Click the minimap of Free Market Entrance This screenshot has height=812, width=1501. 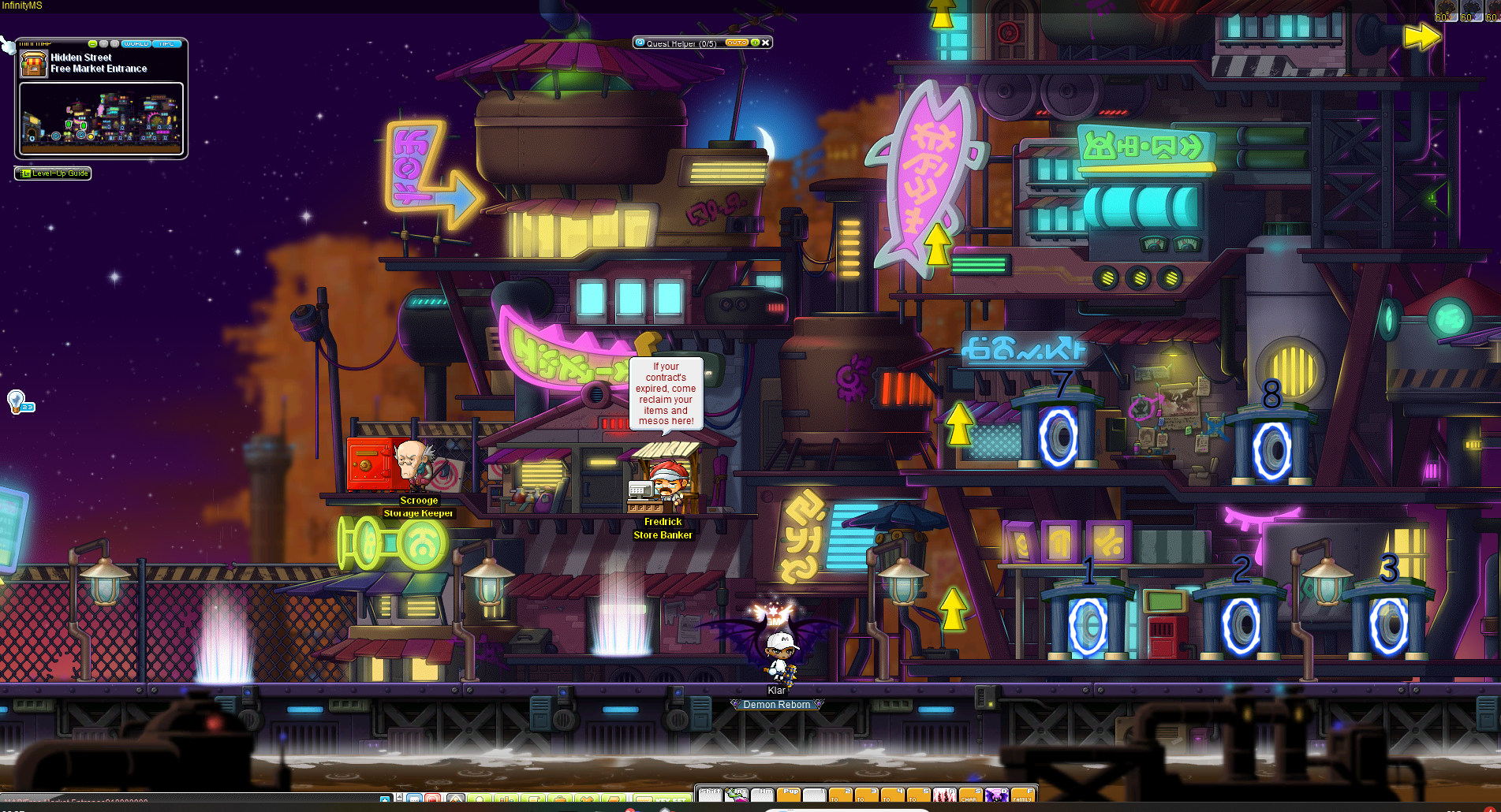point(101,119)
